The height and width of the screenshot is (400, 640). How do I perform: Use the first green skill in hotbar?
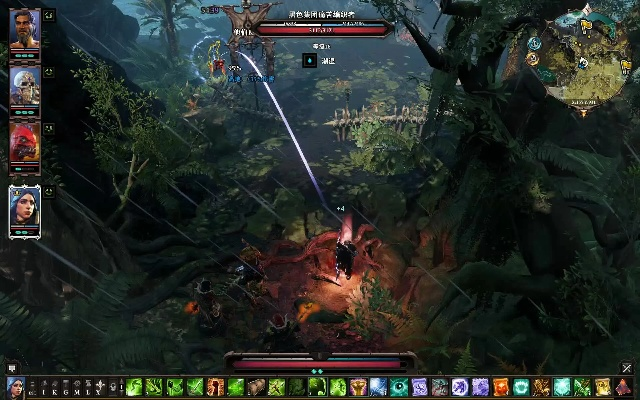[x=134, y=386]
